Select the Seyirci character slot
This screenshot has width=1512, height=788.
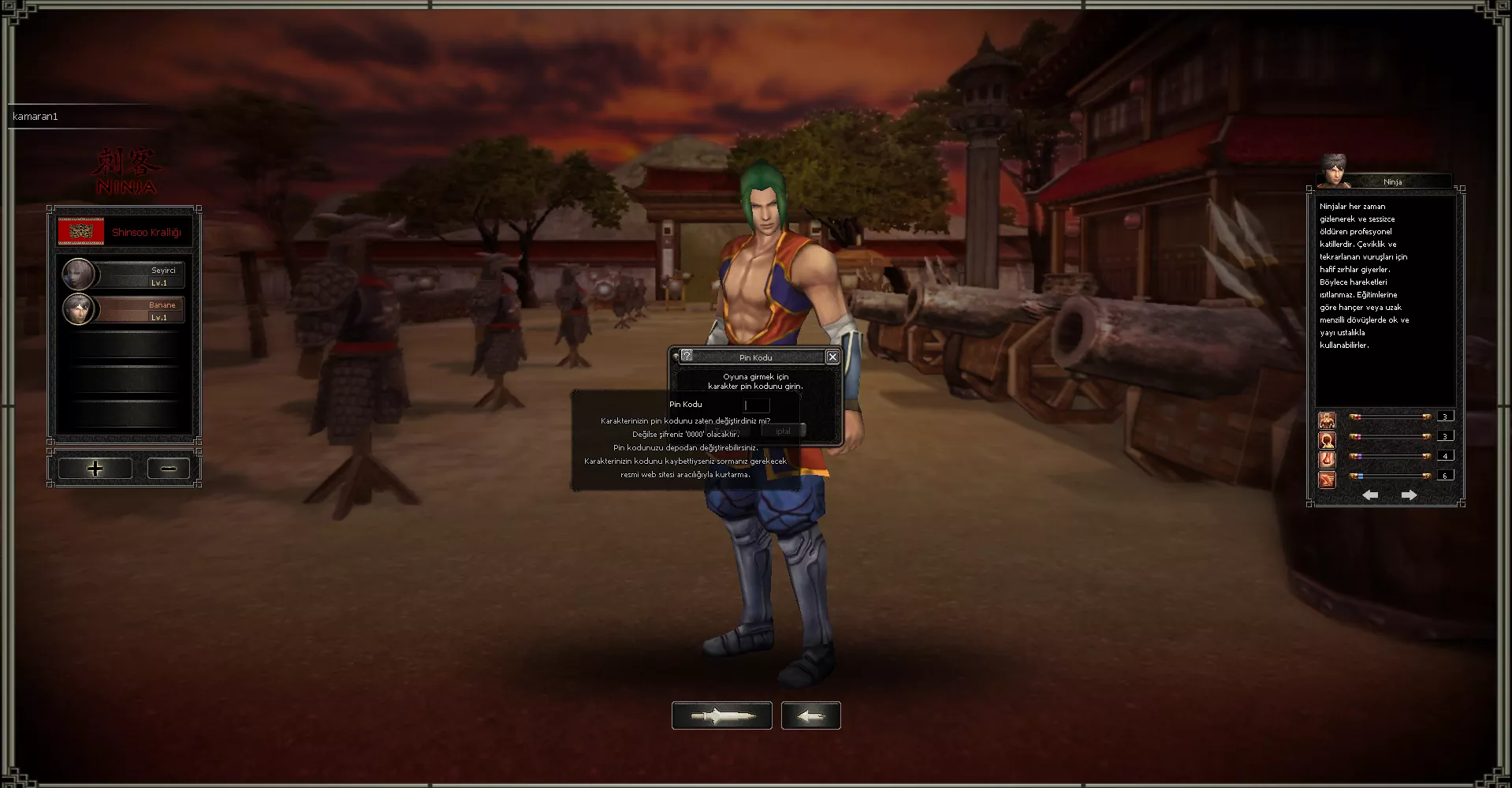124,275
